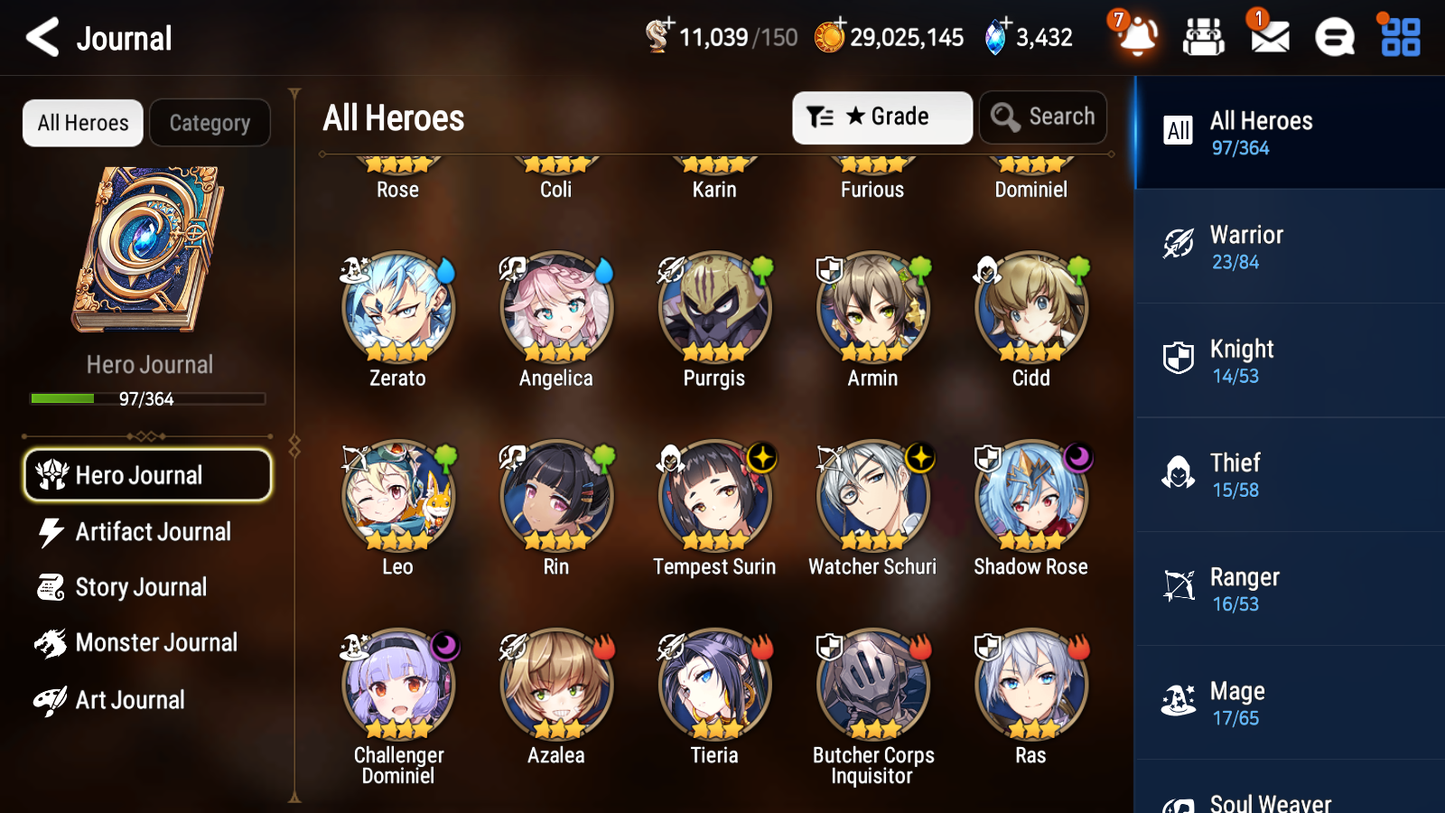Open notifications with the bell icon
1445x813 pixels.
point(1135,37)
